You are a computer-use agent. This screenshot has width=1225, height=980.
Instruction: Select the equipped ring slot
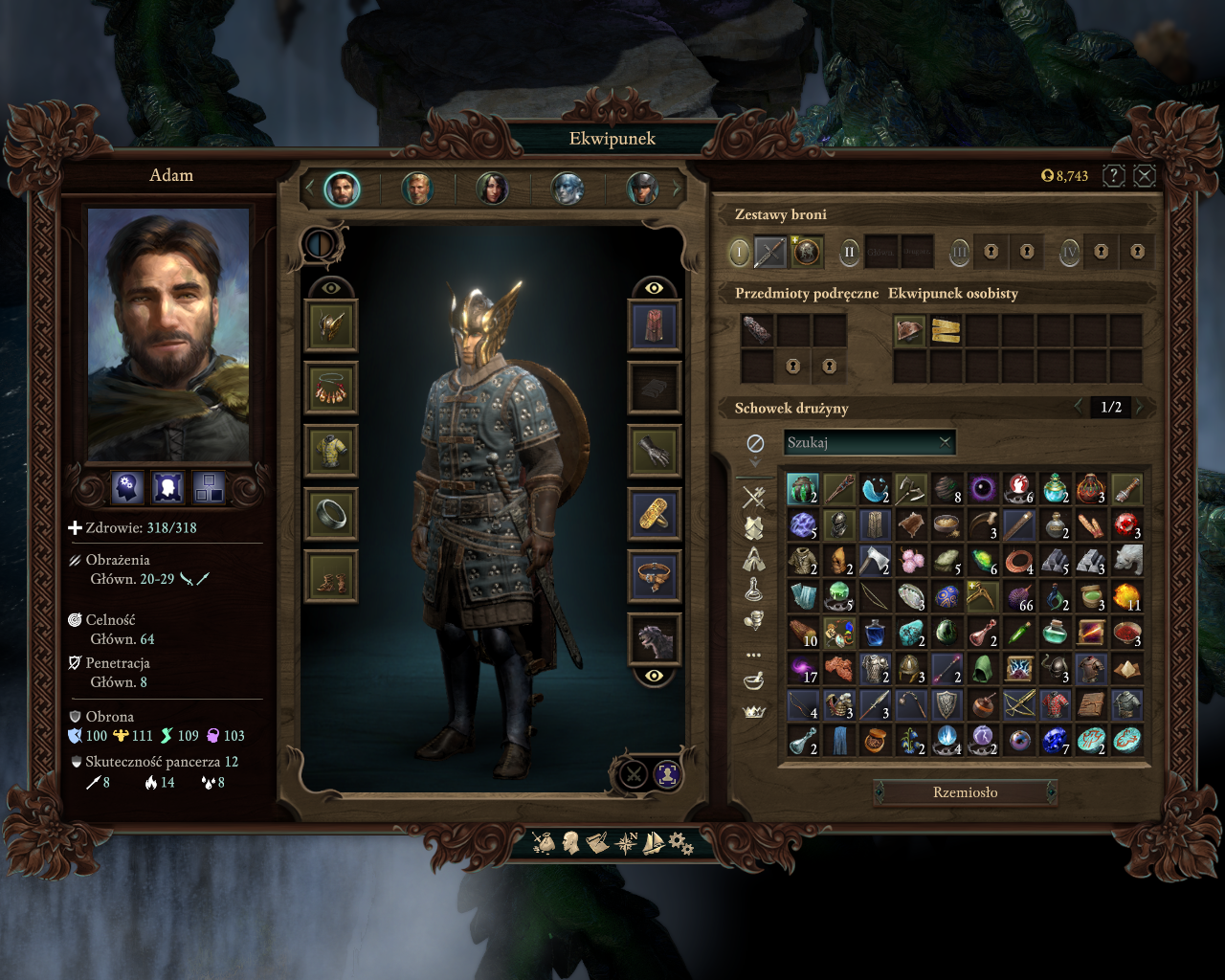pyautogui.click(x=331, y=514)
